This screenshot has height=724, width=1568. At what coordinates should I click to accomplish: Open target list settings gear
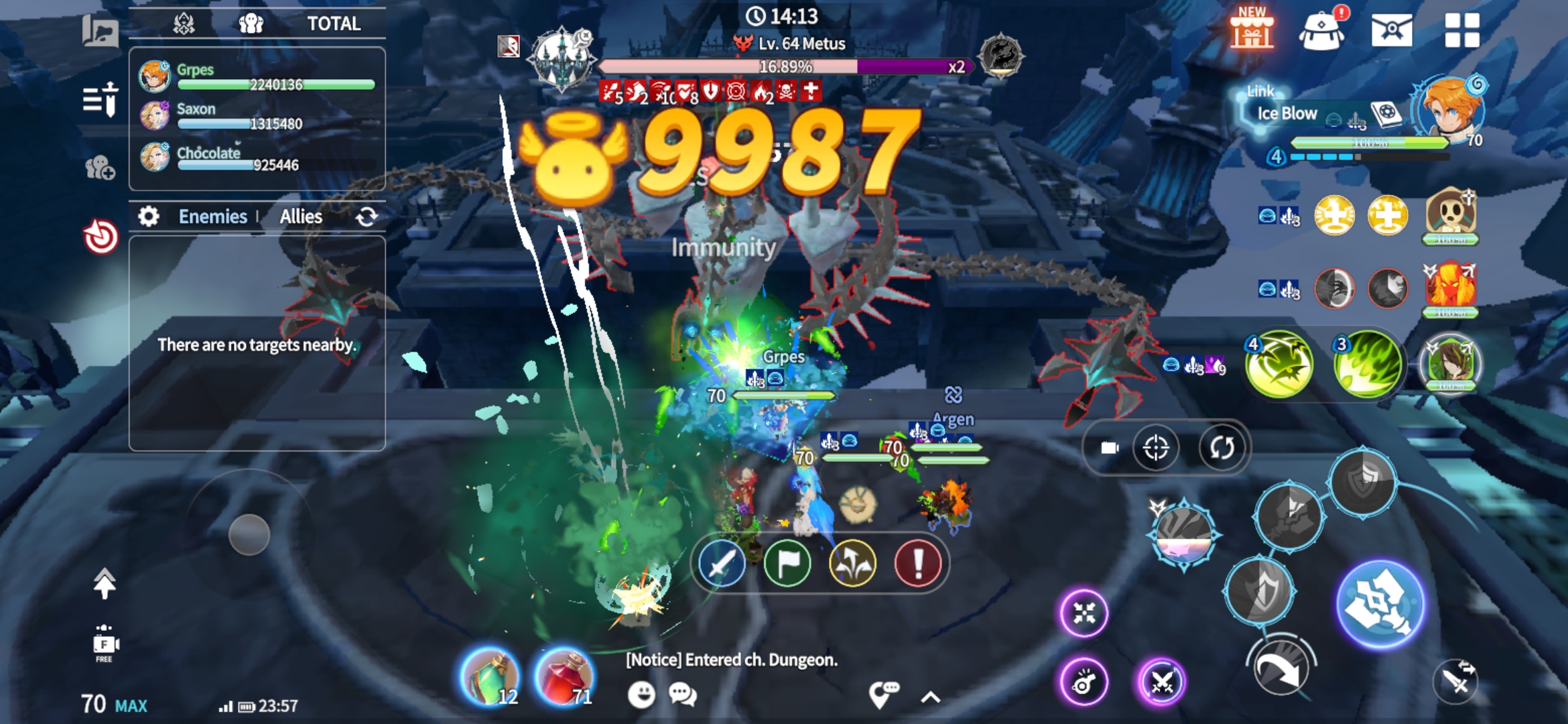coord(148,217)
